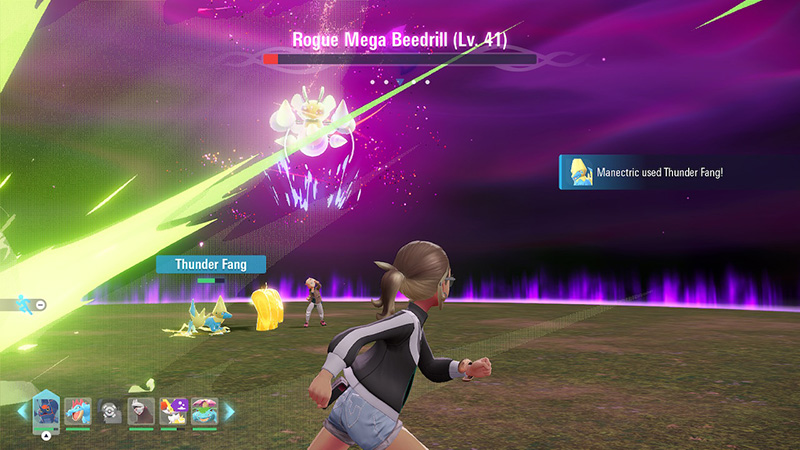Choose the greyed-out Poké Ball party slot
This screenshot has height=450, width=800.
coord(109,411)
